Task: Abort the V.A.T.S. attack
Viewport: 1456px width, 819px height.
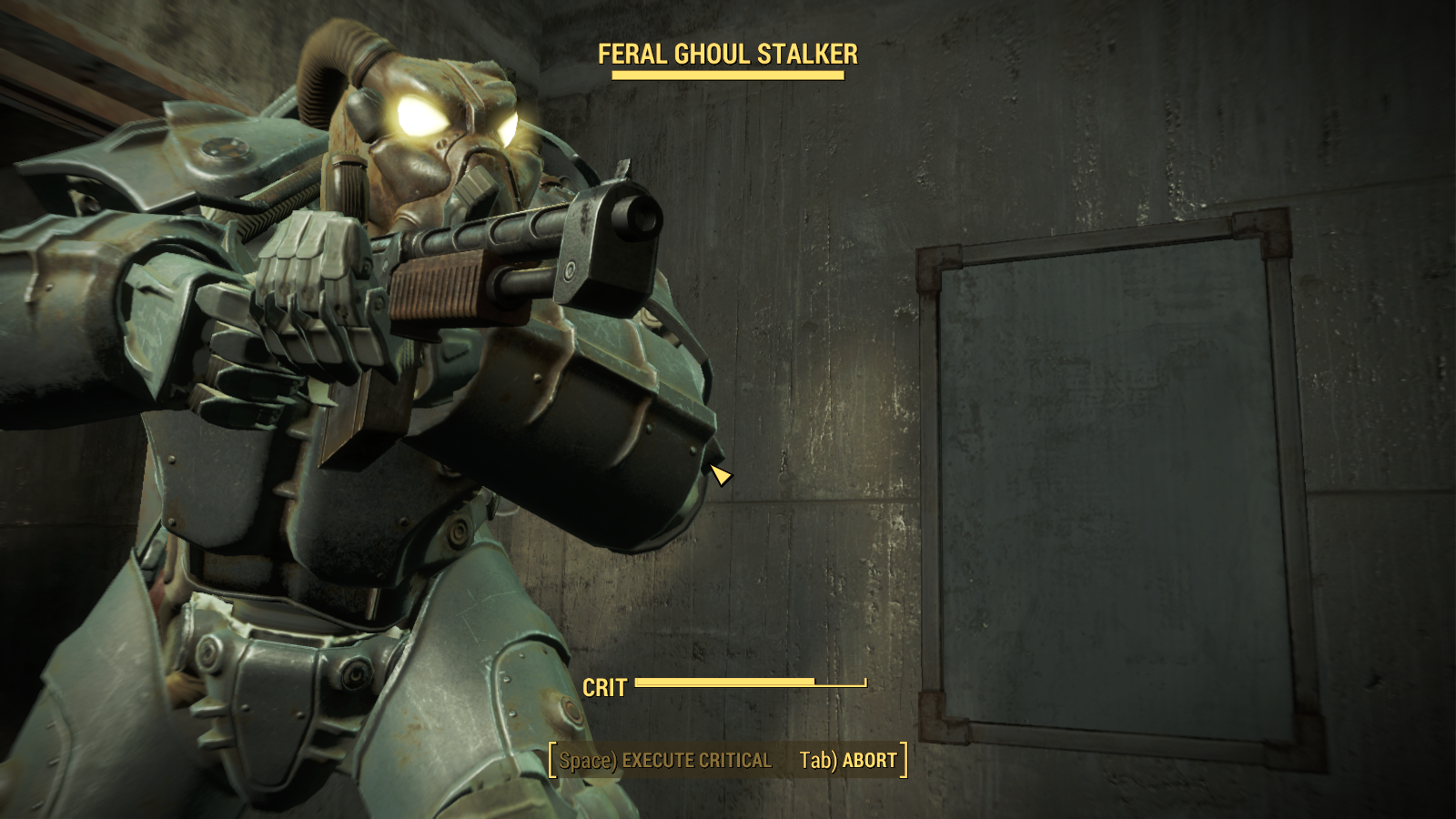Action: pos(848,761)
